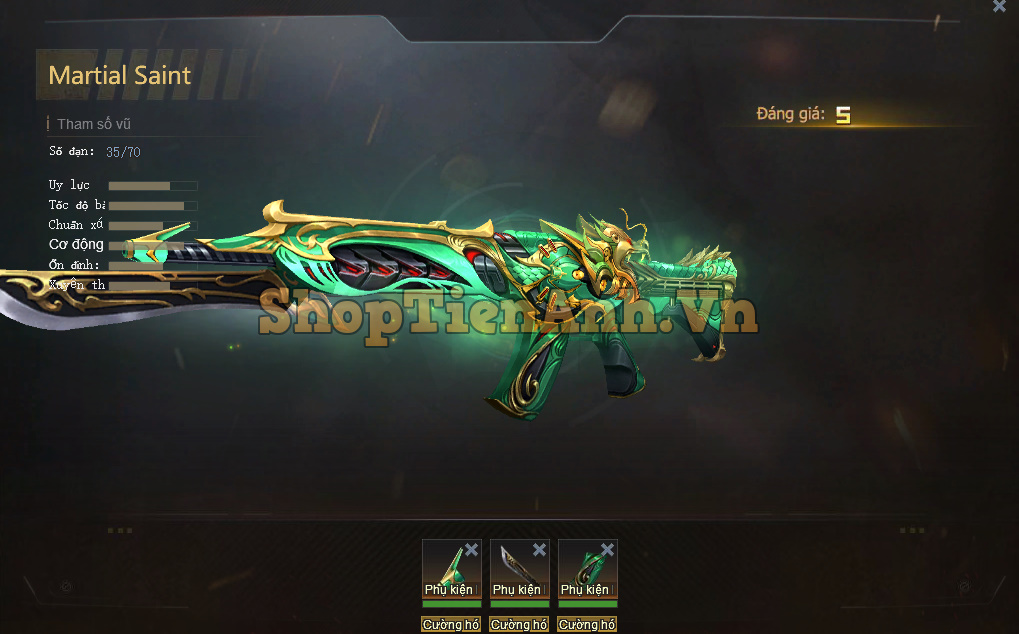Close the weapon detail window
The width and height of the screenshot is (1019, 634).
(x=999, y=6)
